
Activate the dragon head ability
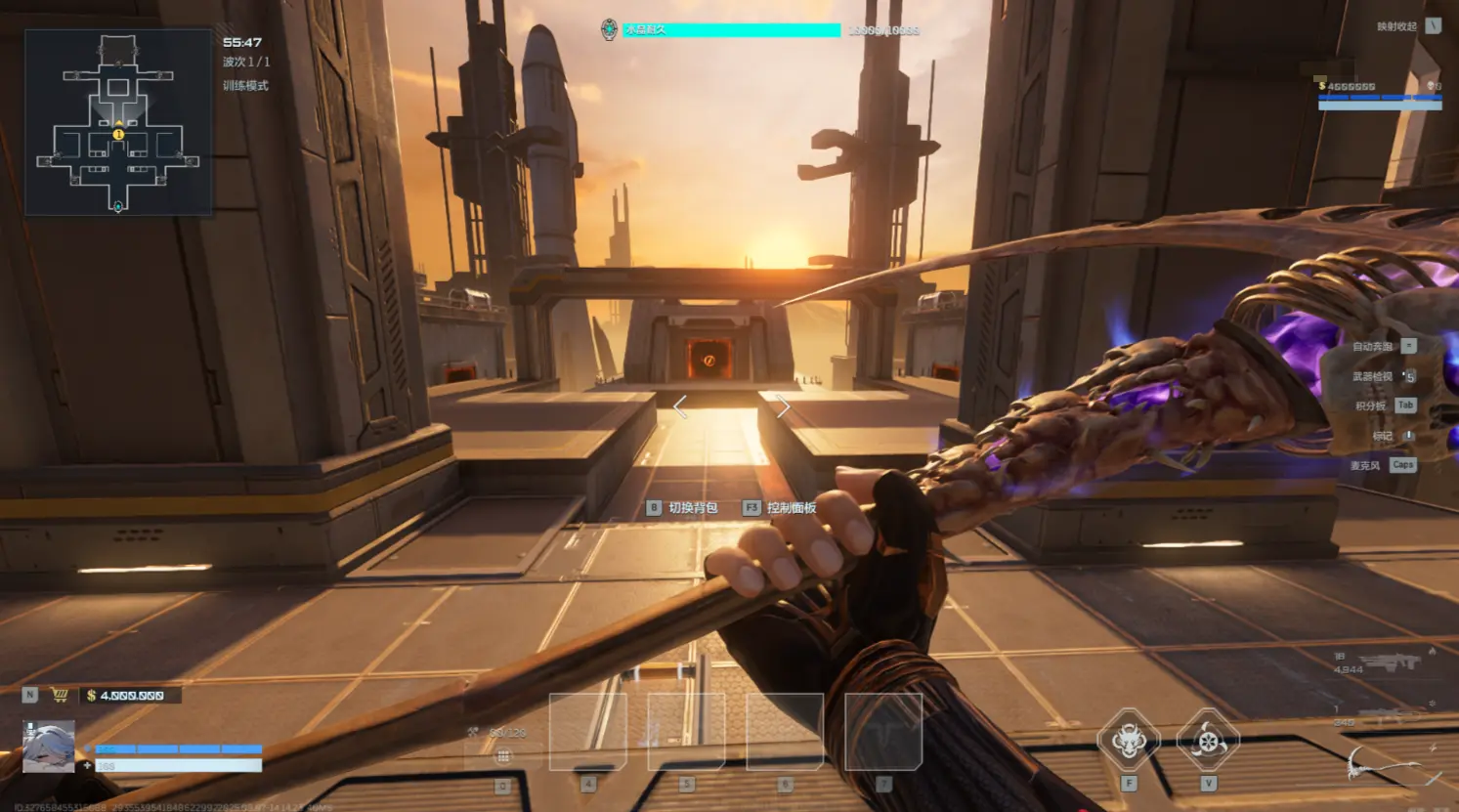coord(1129,741)
